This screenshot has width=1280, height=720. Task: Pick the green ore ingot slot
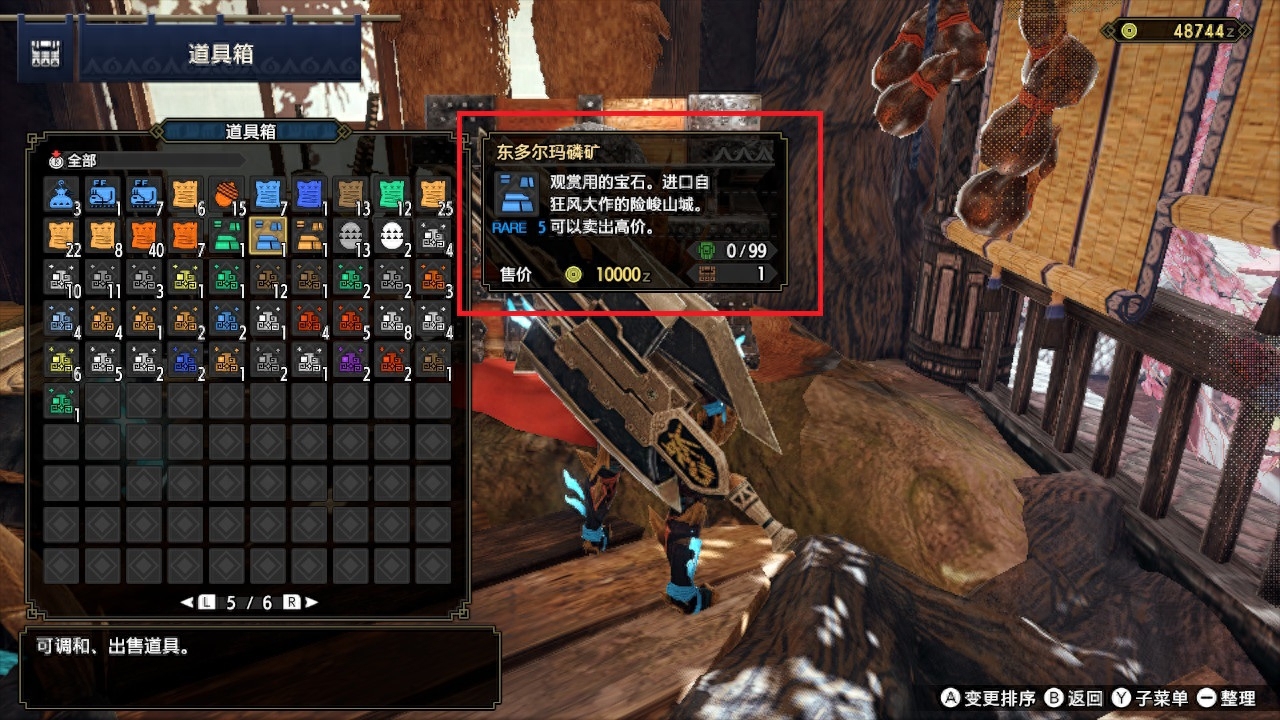tap(227, 235)
